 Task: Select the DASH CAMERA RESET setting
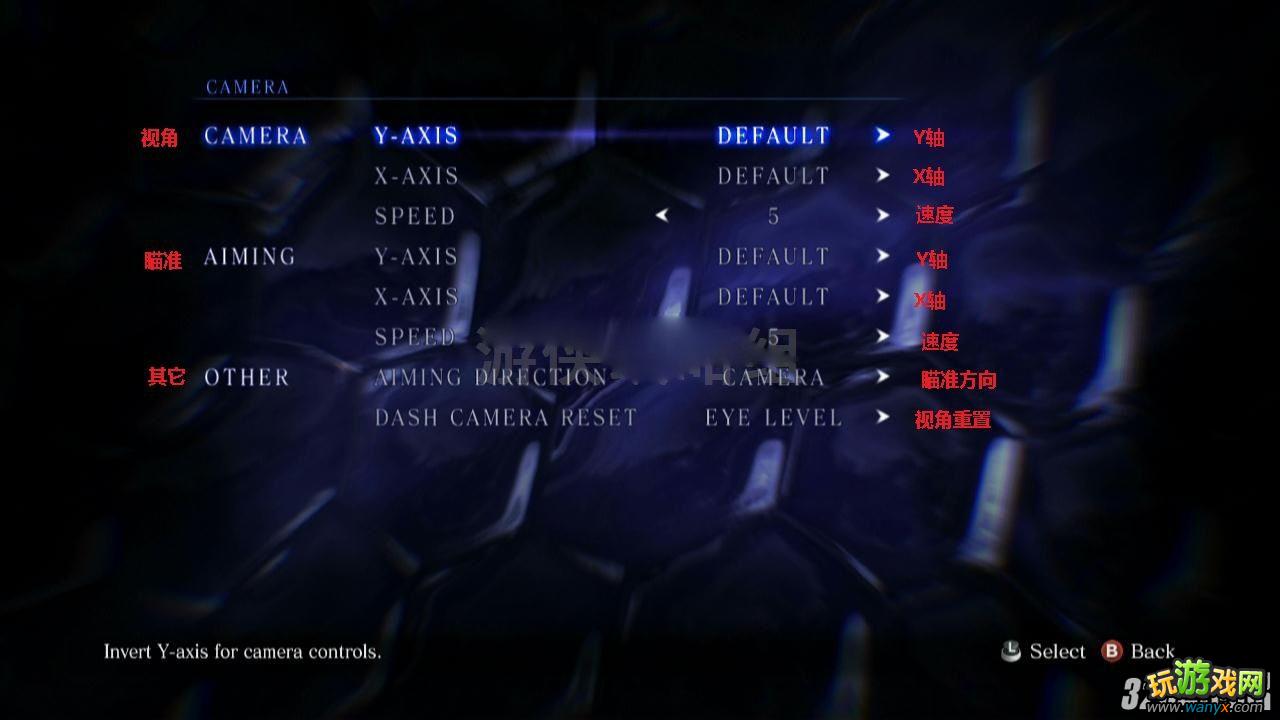click(x=505, y=417)
